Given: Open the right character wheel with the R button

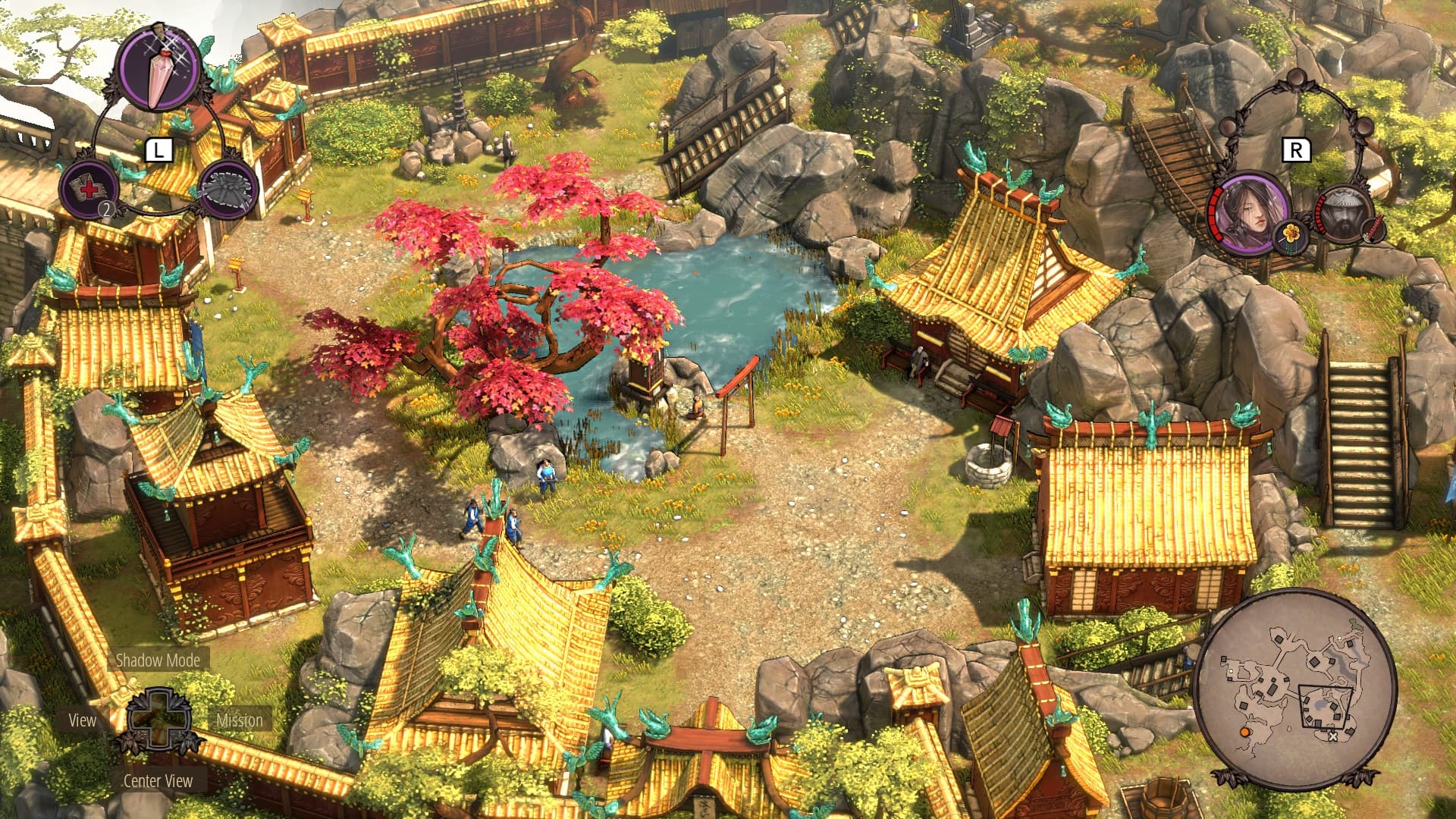Looking at the screenshot, I should pos(1295,149).
